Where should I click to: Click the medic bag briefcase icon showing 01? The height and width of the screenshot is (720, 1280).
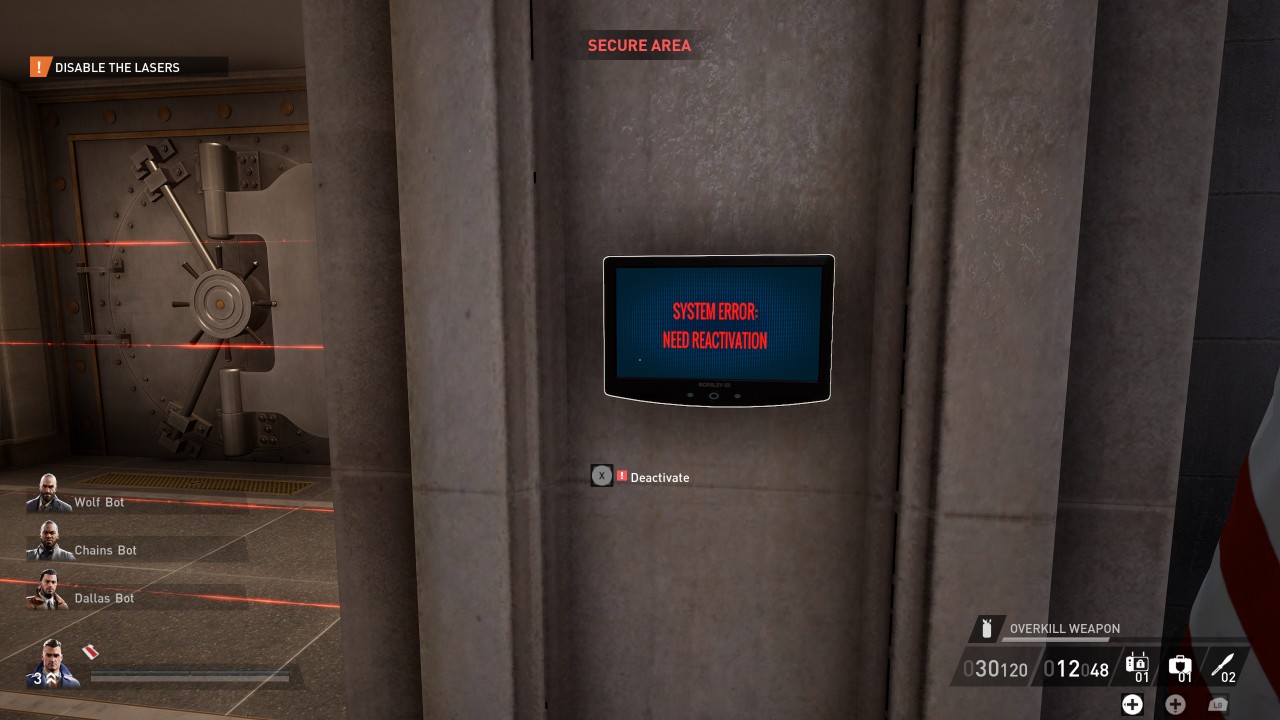(1181, 664)
